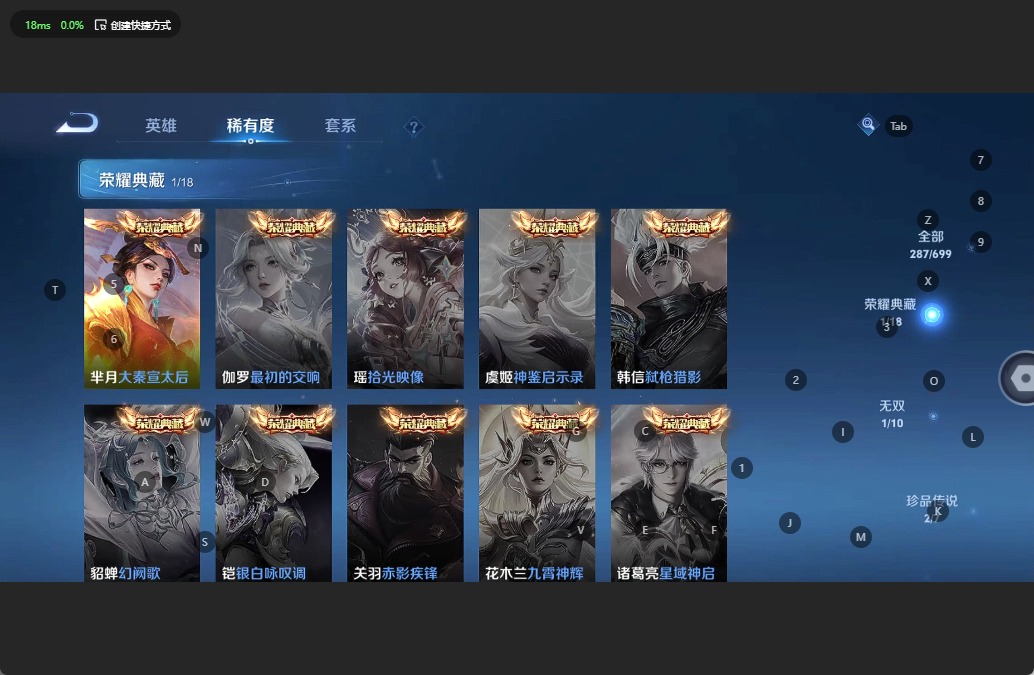Jump to the 珍品传说 rarity category
This screenshot has height=675, width=1034.
tap(931, 507)
